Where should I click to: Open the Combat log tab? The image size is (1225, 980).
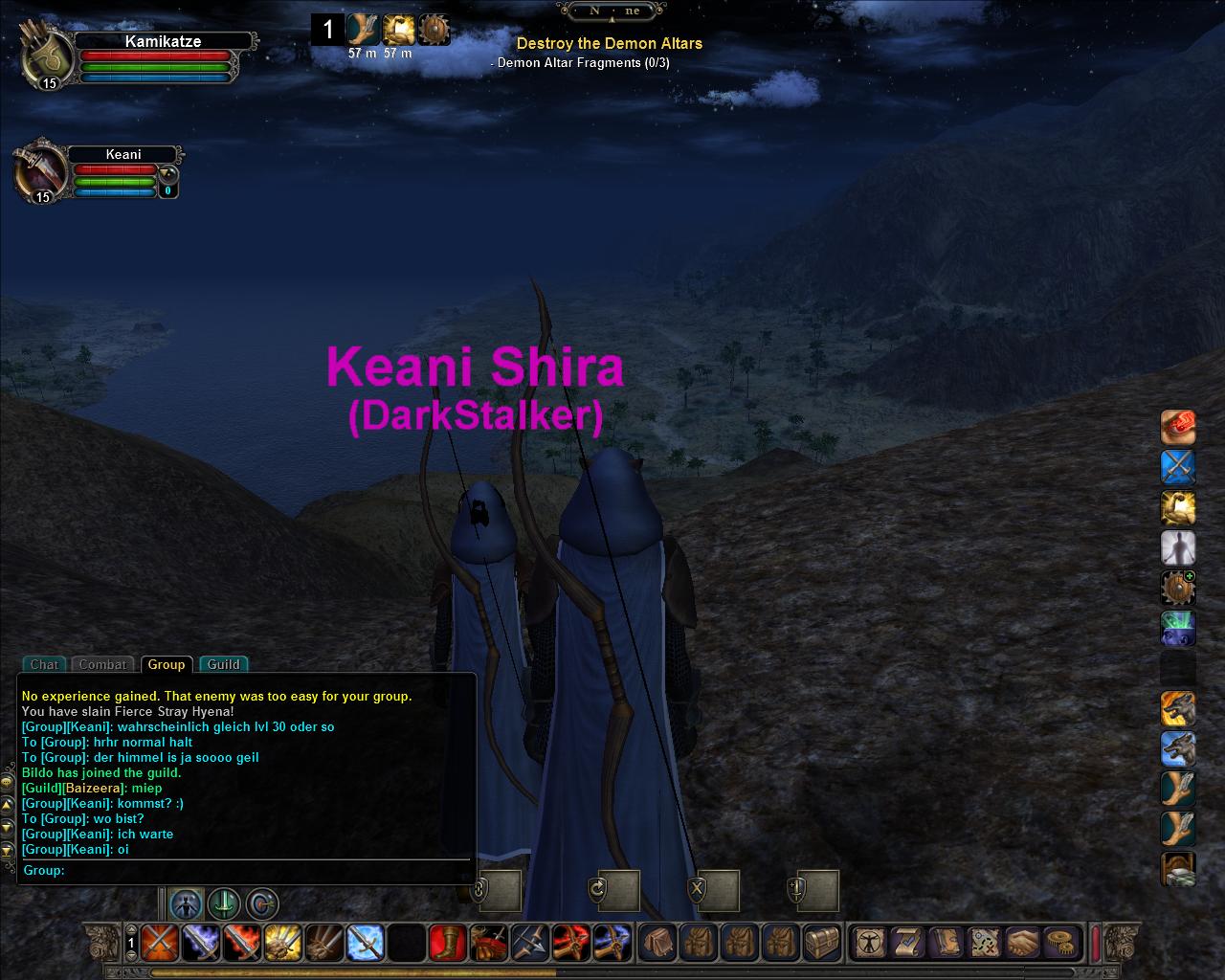tap(102, 664)
